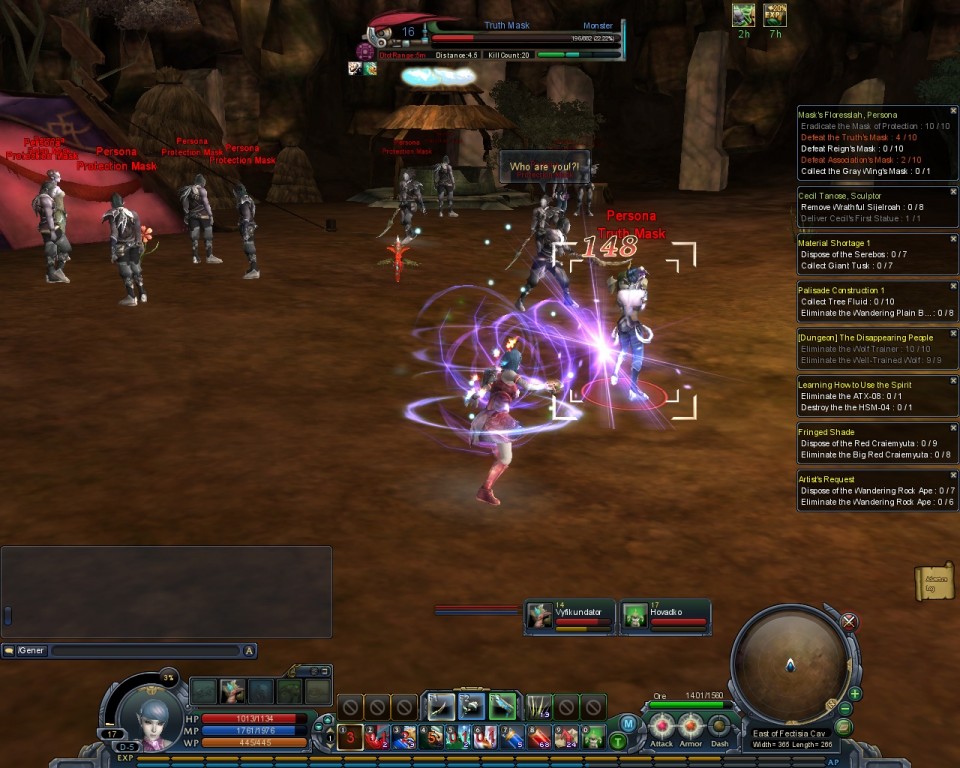960x768 pixels.
Task: Click the circular minimap
Action: 790,662
